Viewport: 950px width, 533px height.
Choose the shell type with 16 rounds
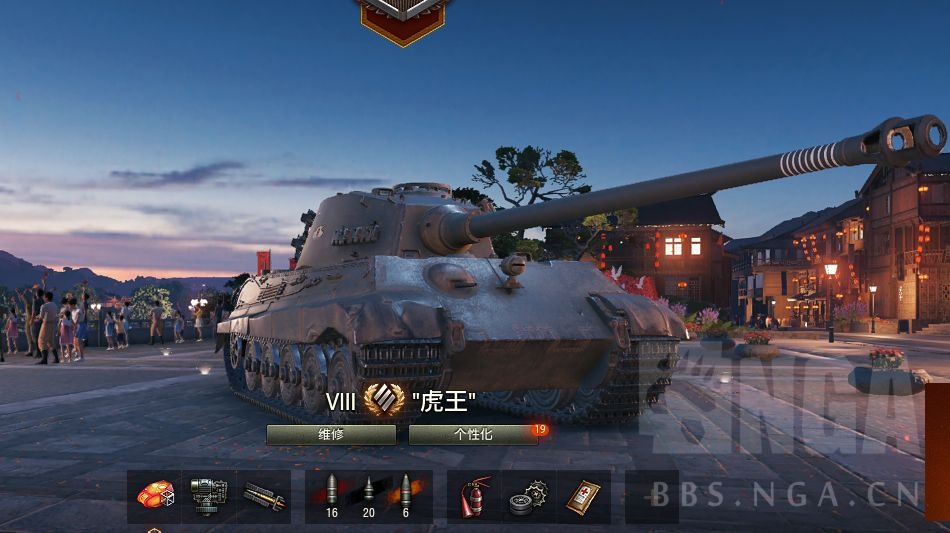(x=332, y=496)
